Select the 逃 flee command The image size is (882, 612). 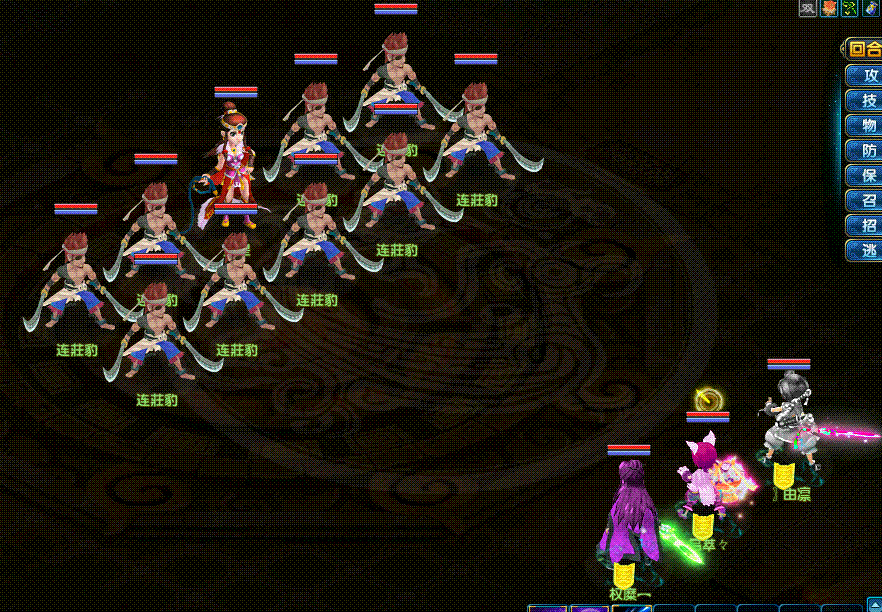click(x=866, y=251)
